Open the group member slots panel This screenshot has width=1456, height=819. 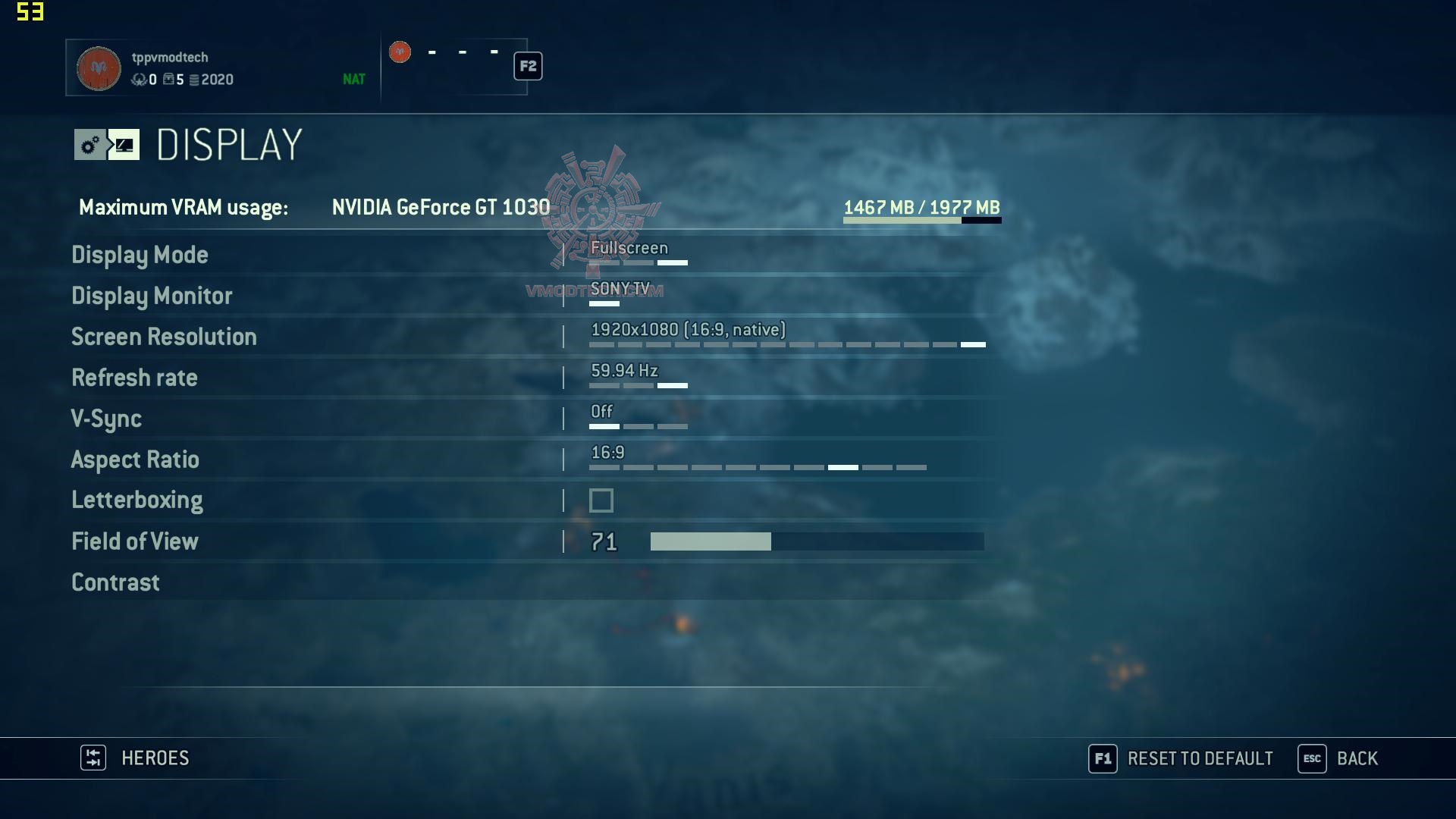coord(454,67)
